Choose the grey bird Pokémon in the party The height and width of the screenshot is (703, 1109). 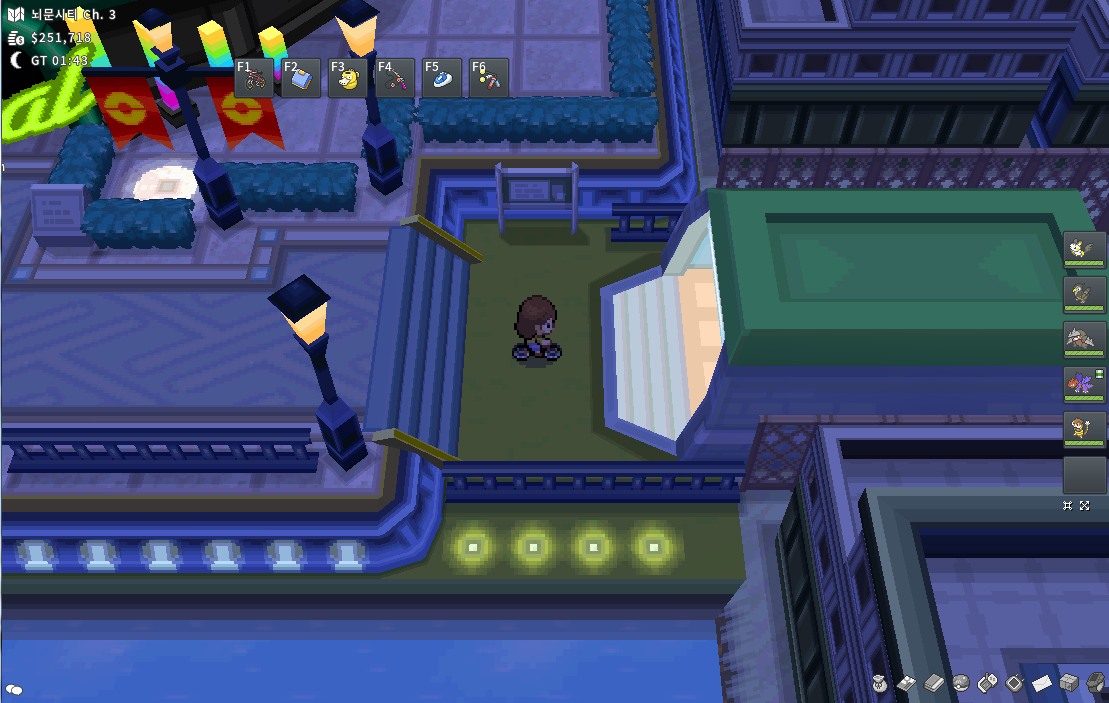click(1084, 294)
